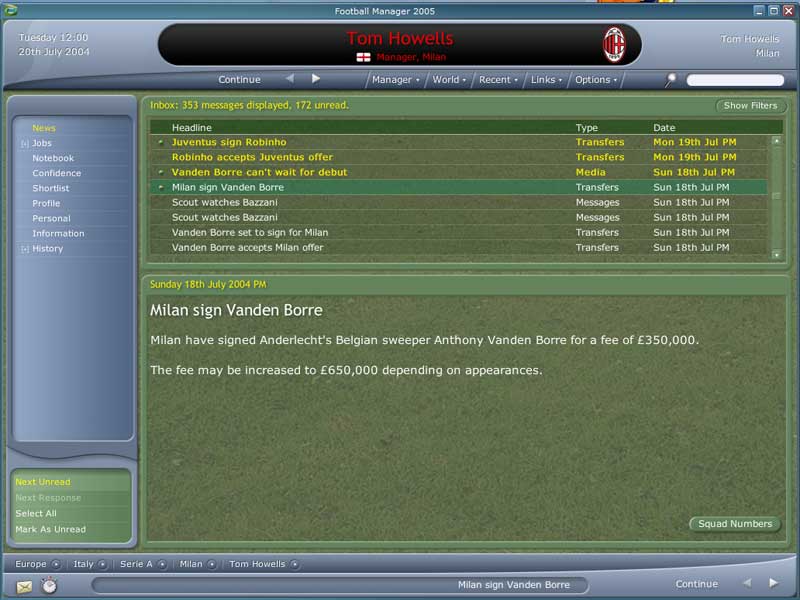Open the Options menu
The image size is (800, 600).
point(595,80)
